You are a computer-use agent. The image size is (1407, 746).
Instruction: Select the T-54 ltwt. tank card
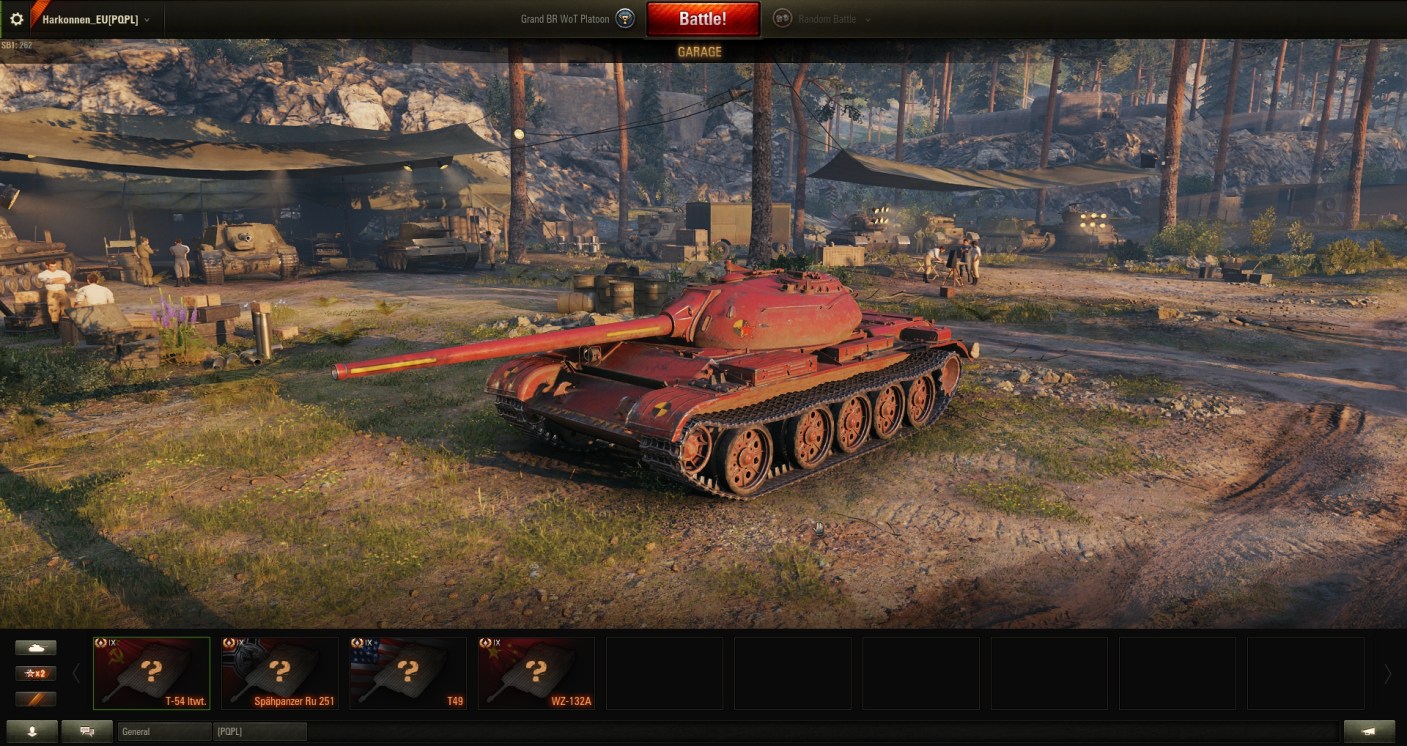click(152, 673)
